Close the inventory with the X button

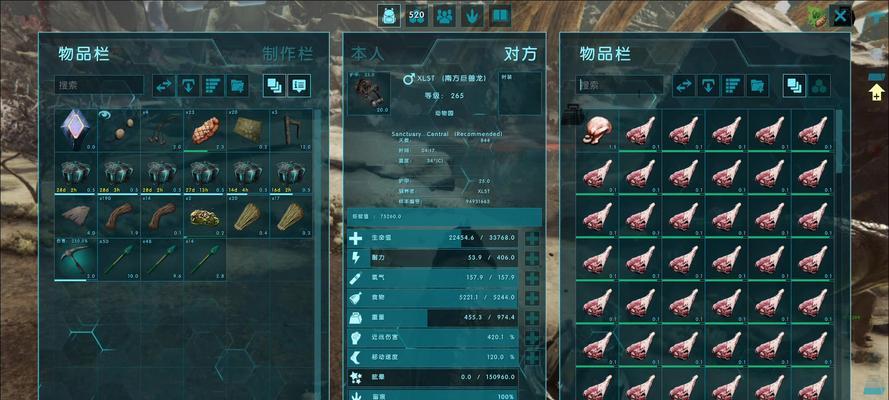point(841,16)
